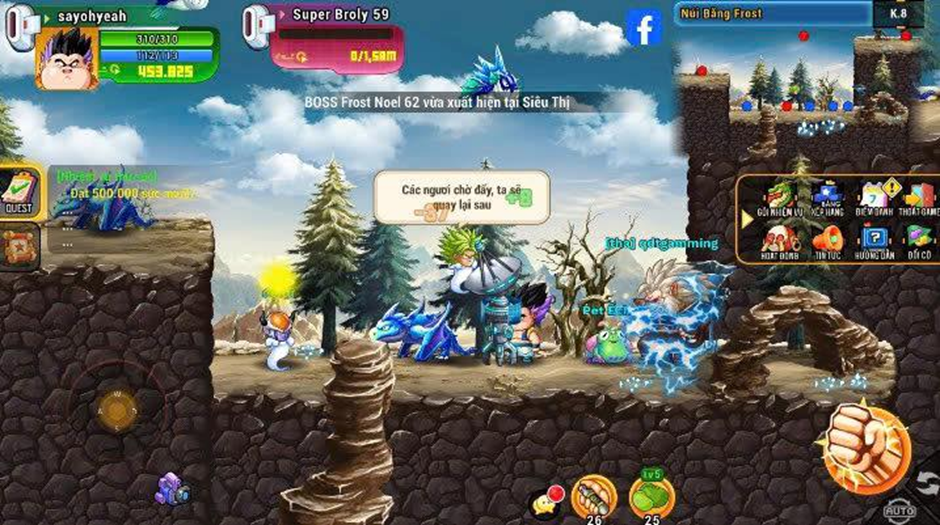
Task: Open the Facebook link icon
Action: click(644, 27)
